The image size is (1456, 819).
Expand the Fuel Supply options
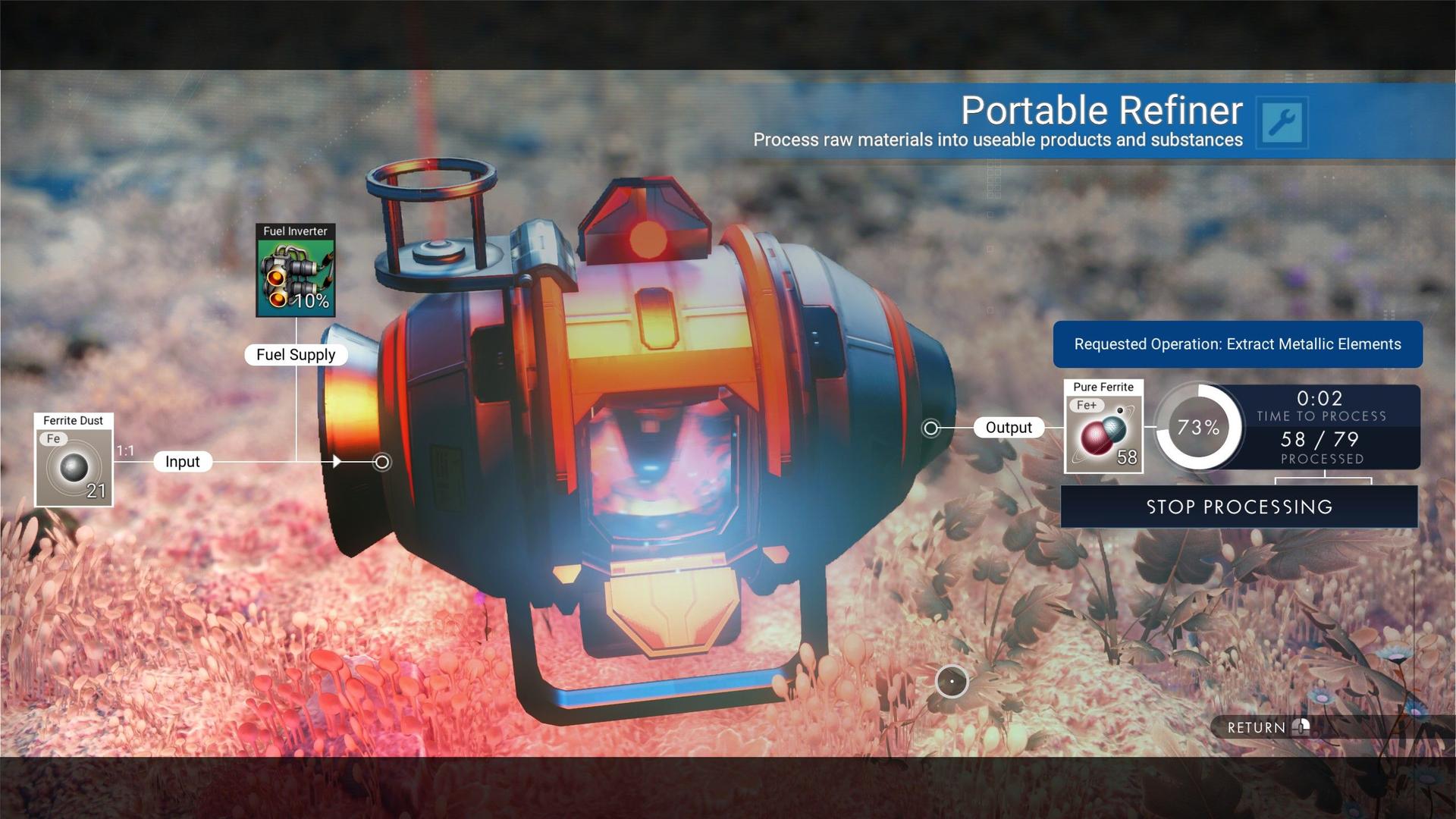coord(296,354)
